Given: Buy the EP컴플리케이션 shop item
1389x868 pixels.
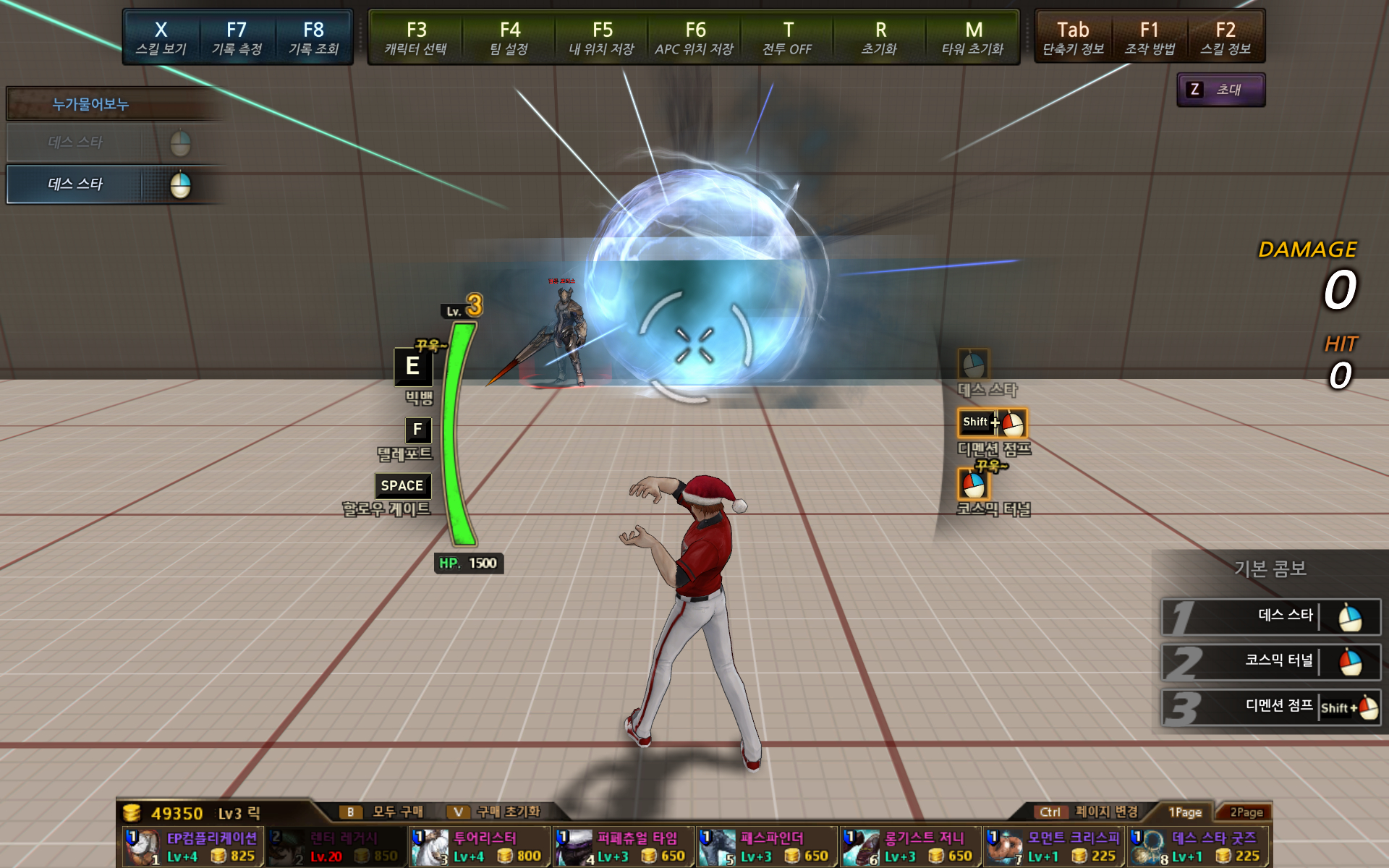Looking at the screenshot, I should click(x=192, y=847).
